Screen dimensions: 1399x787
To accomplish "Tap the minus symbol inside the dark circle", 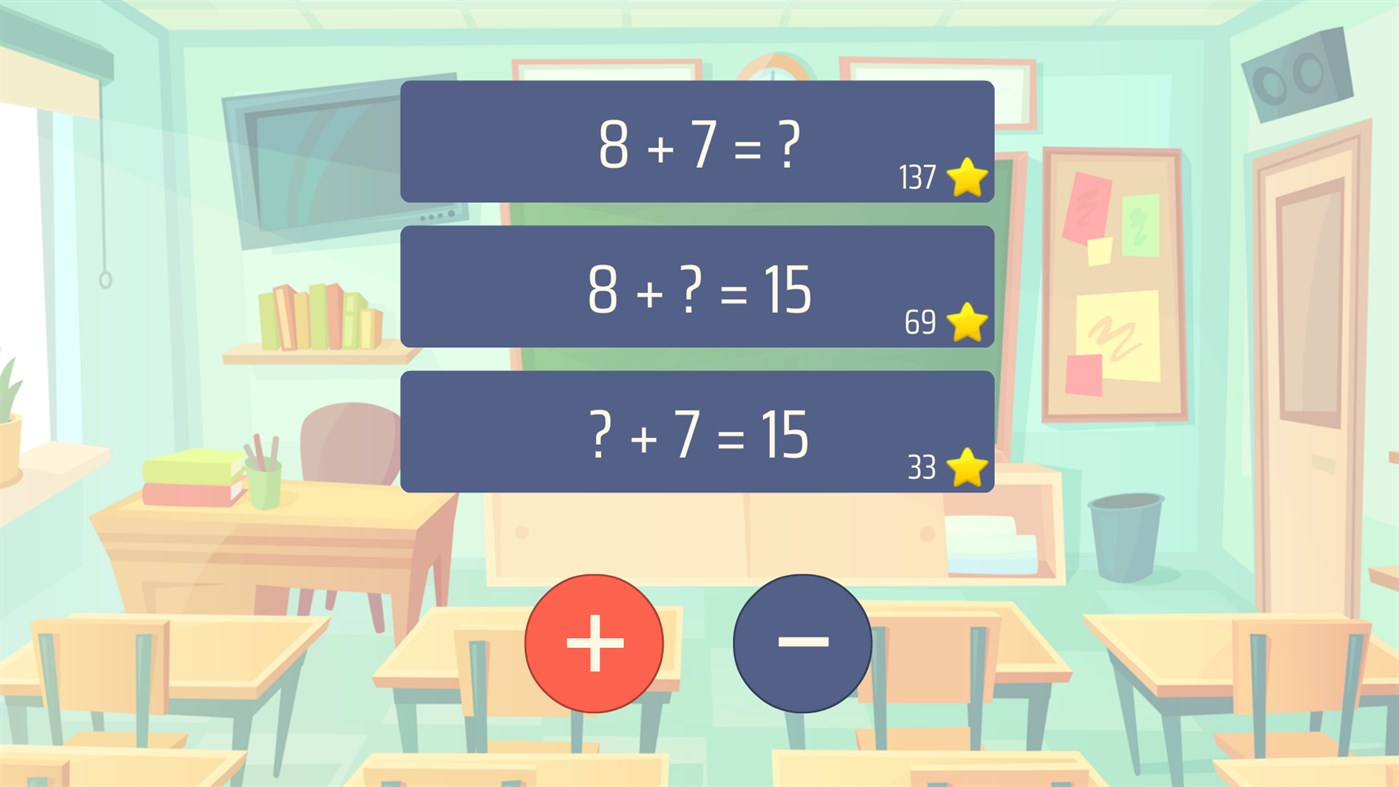I will (801, 642).
